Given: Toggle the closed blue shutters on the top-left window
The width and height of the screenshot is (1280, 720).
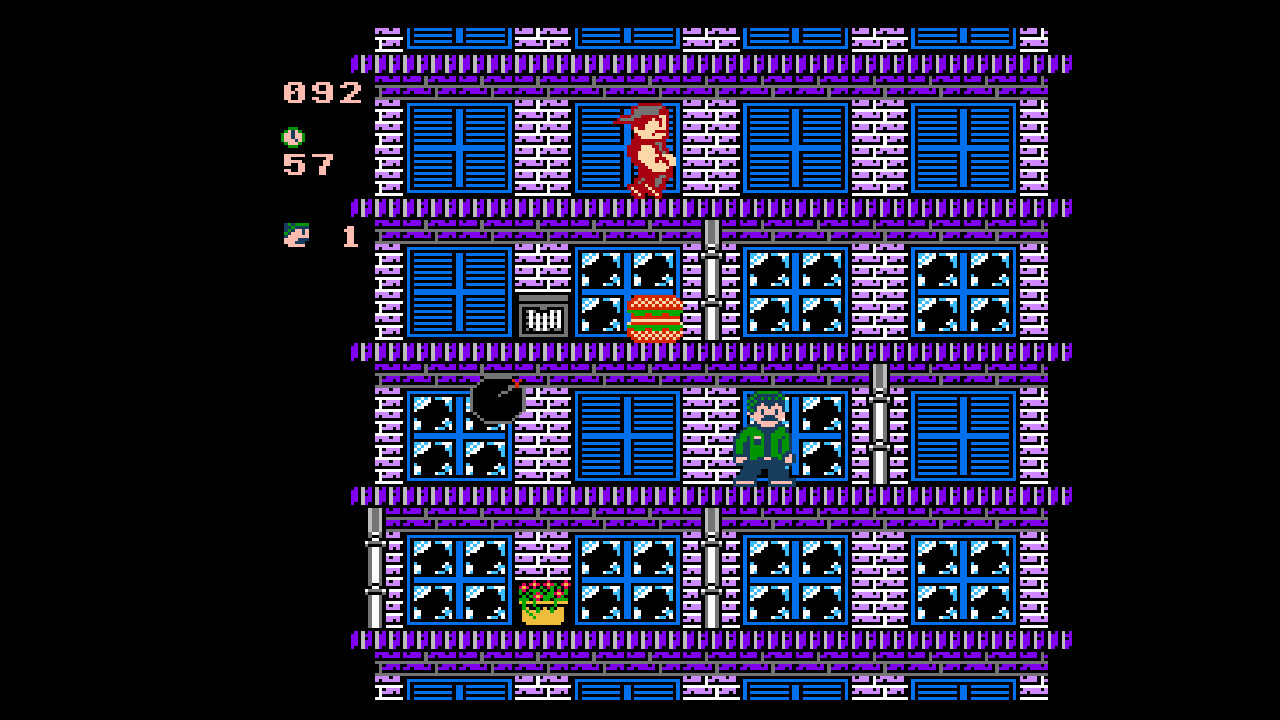Looking at the screenshot, I should [458, 145].
